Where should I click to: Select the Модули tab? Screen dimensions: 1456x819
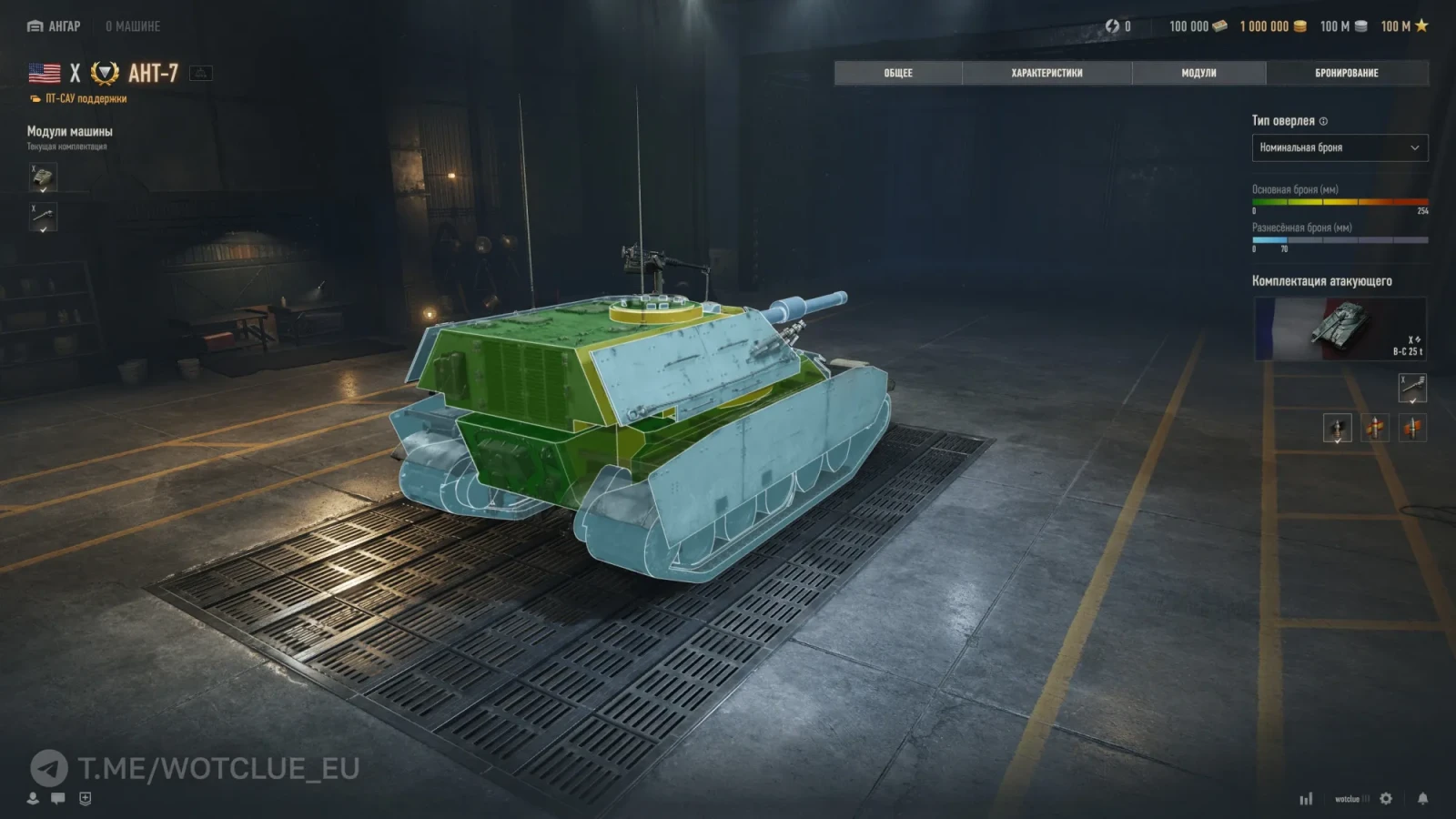click(1198, 73)
